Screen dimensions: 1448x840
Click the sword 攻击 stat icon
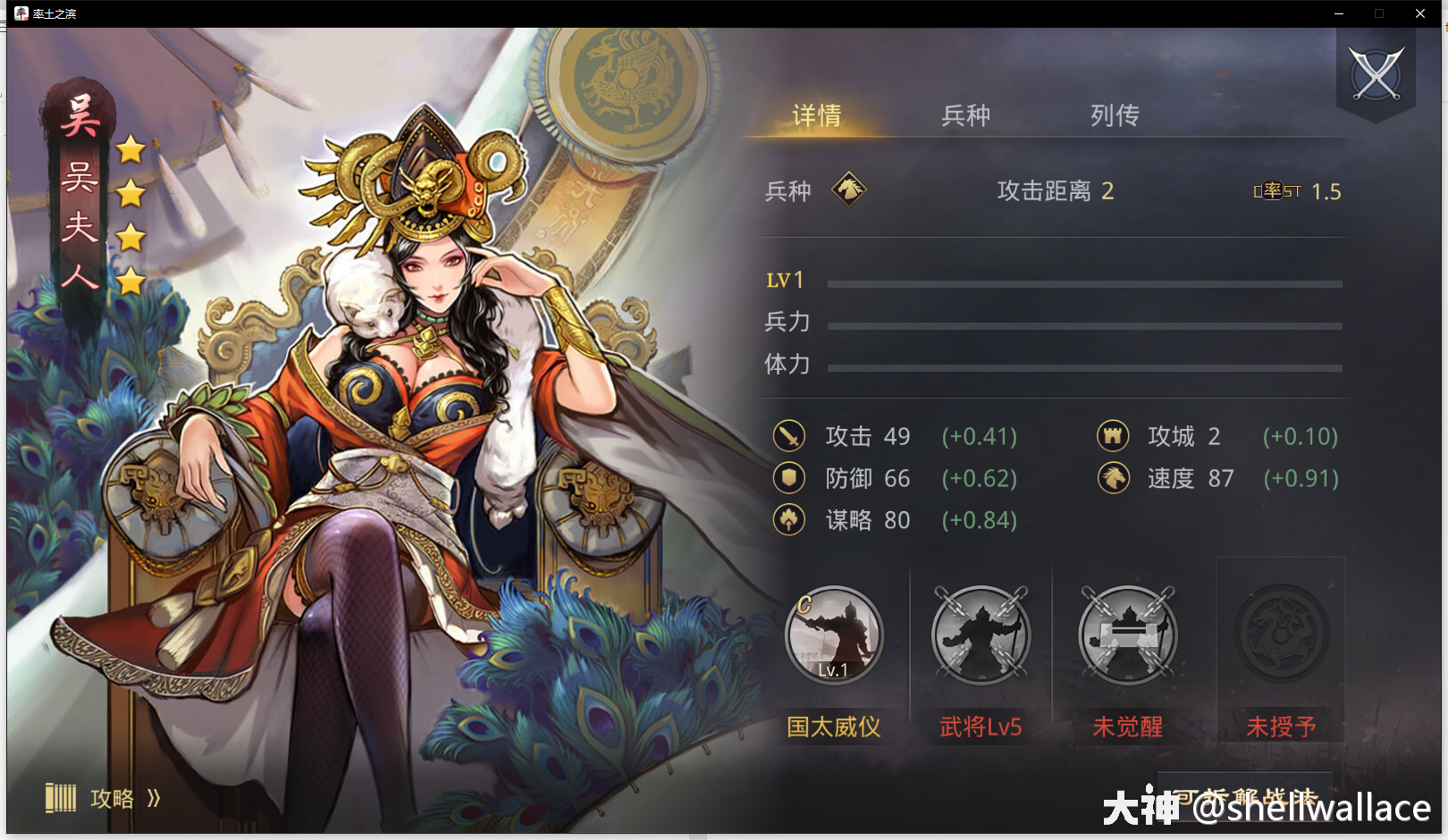tap(788, 436)
